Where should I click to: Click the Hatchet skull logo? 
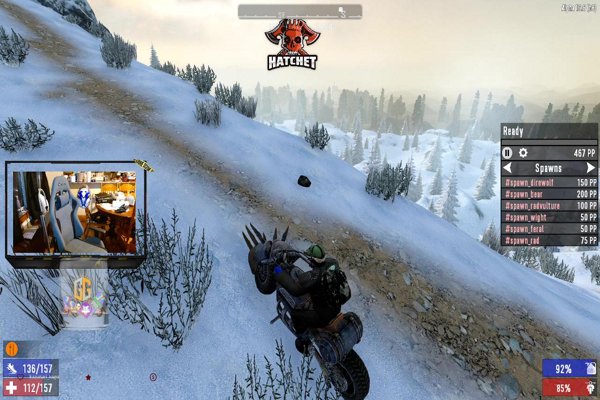pyautogui.click(x=292, y=45)
